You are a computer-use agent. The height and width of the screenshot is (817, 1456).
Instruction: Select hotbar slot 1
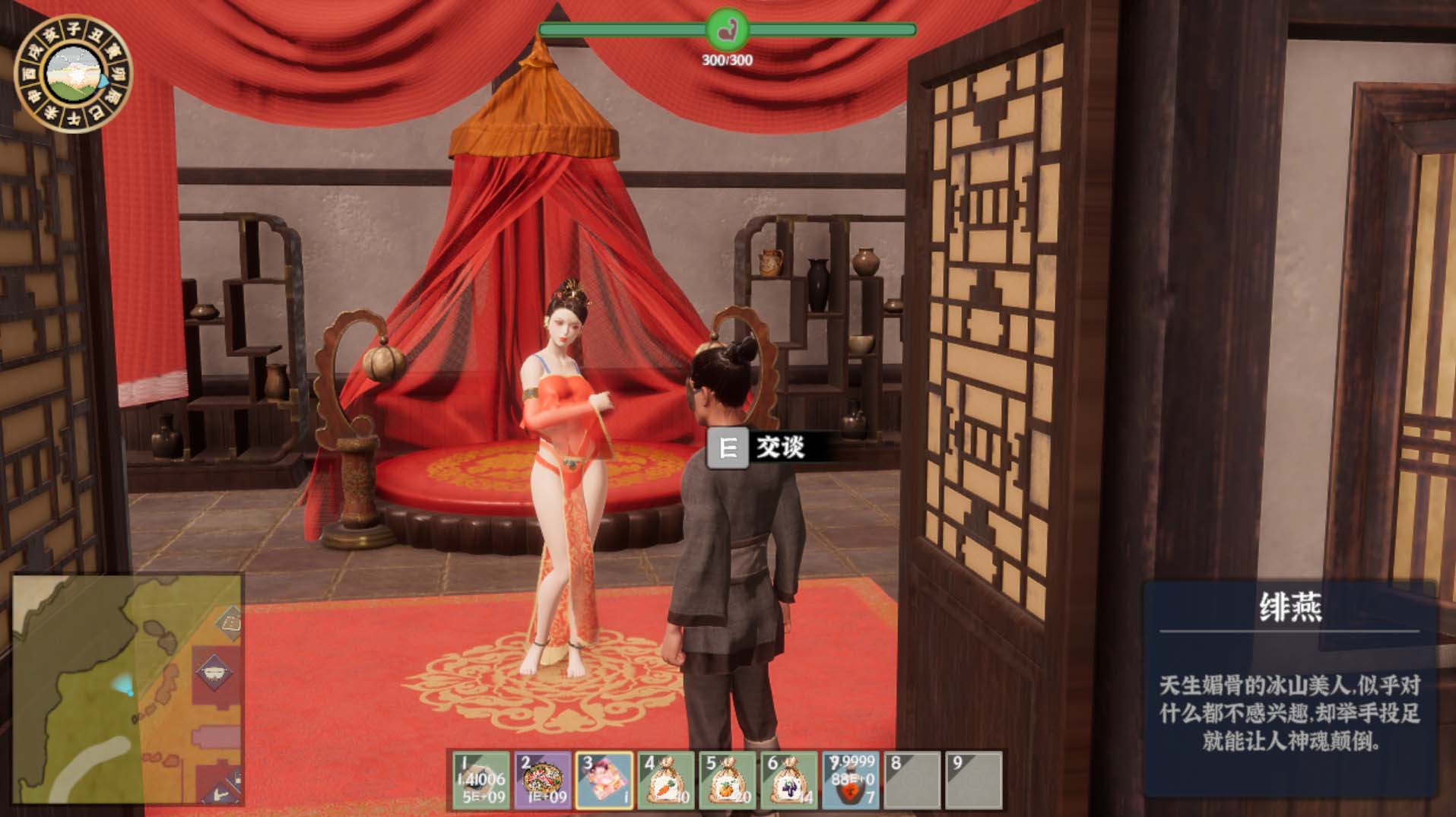tap(481, 779)
